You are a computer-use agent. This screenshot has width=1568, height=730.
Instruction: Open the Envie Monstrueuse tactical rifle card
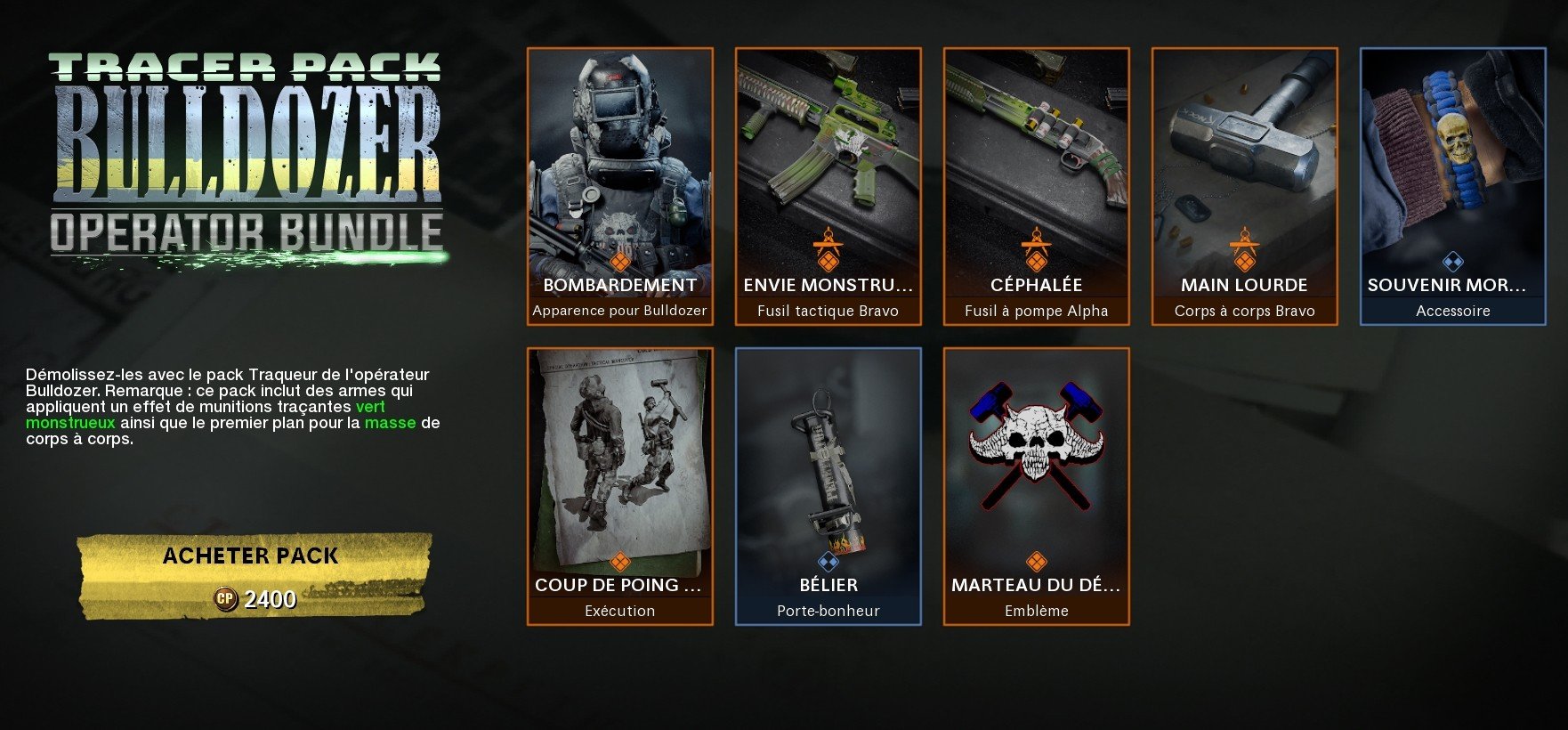tap(828, 186)
